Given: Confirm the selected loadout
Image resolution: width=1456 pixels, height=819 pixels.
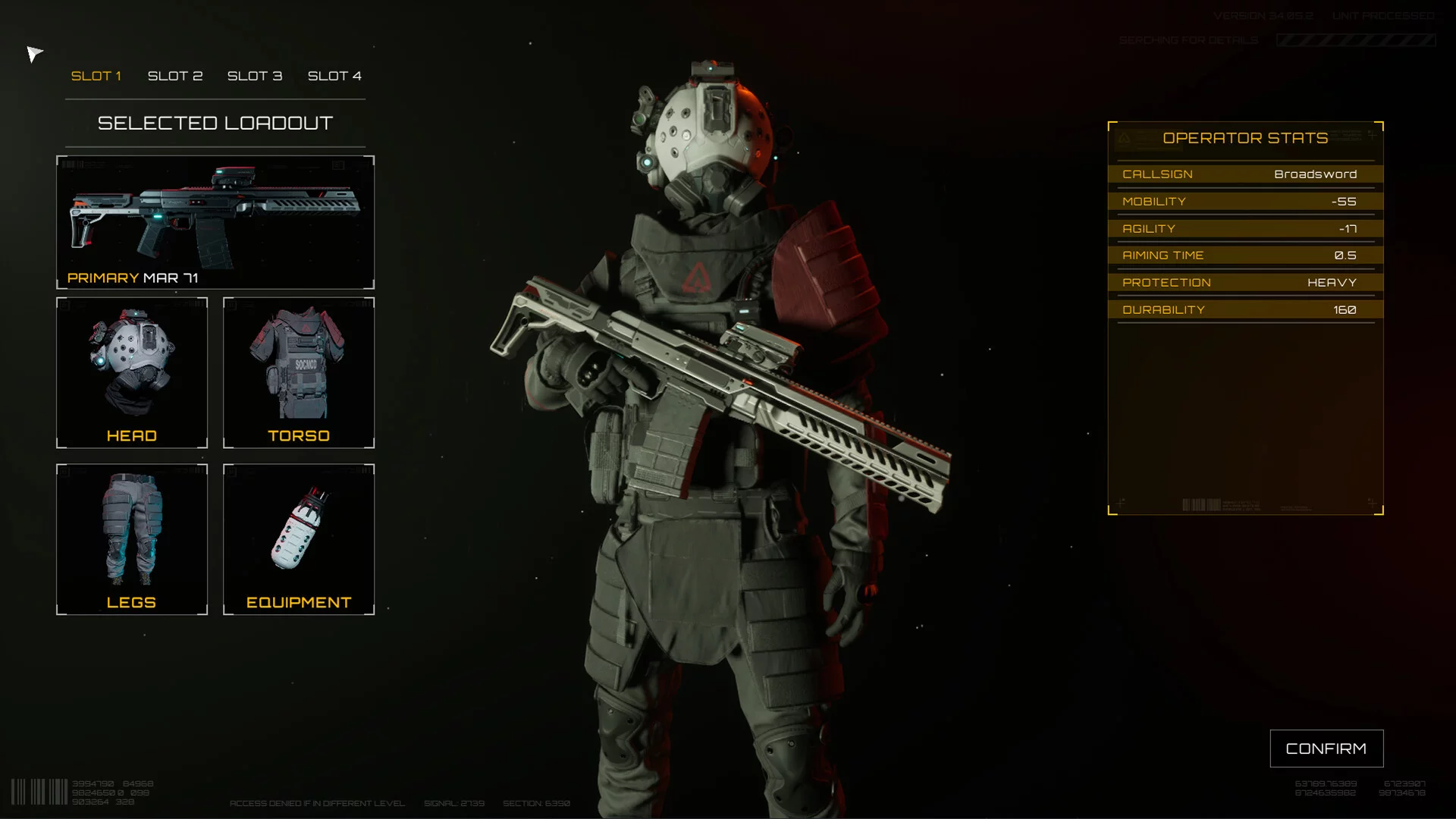Looking at the screenshot, I should 1326,748.
